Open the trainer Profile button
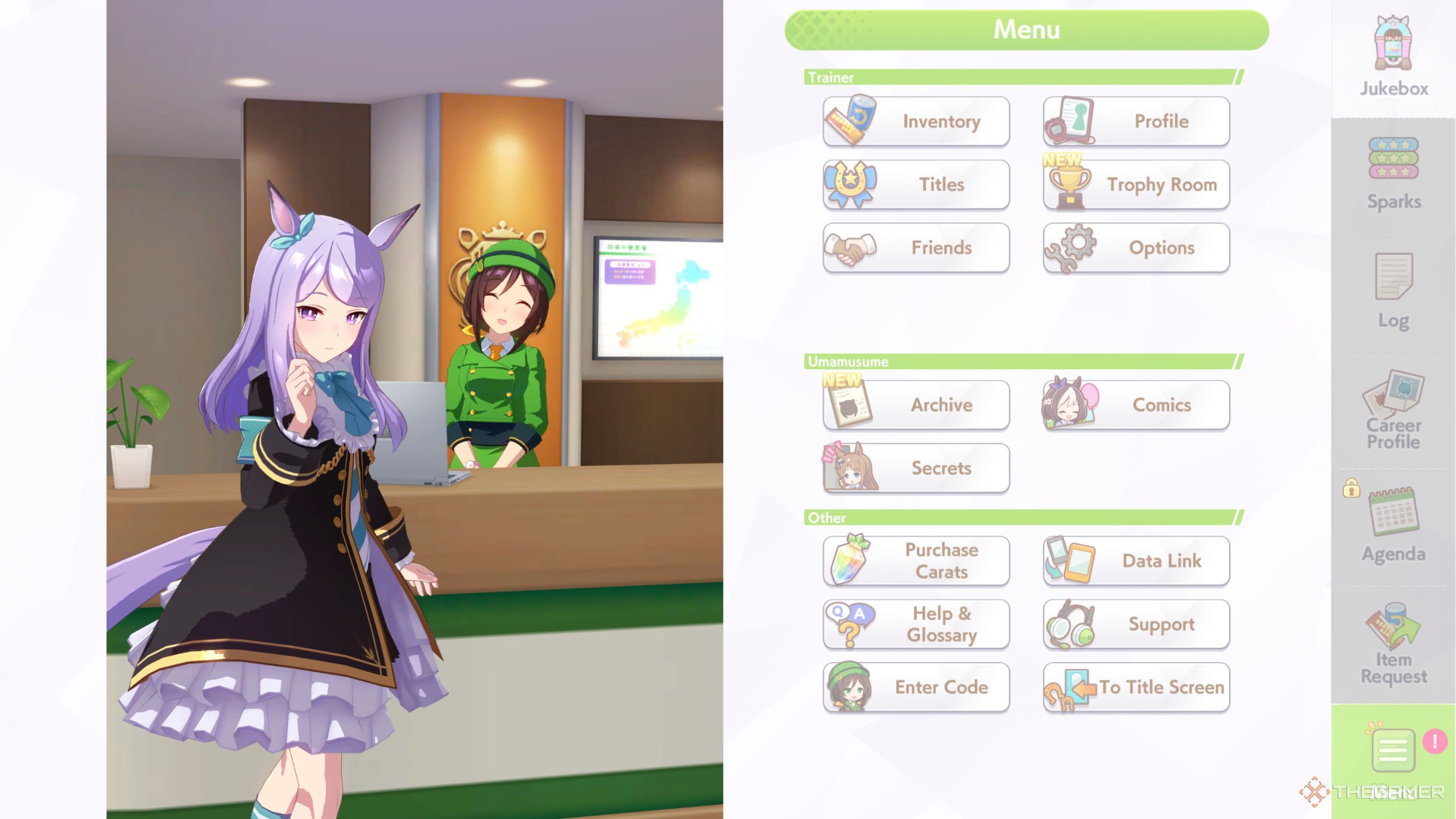 point(1136,121)
